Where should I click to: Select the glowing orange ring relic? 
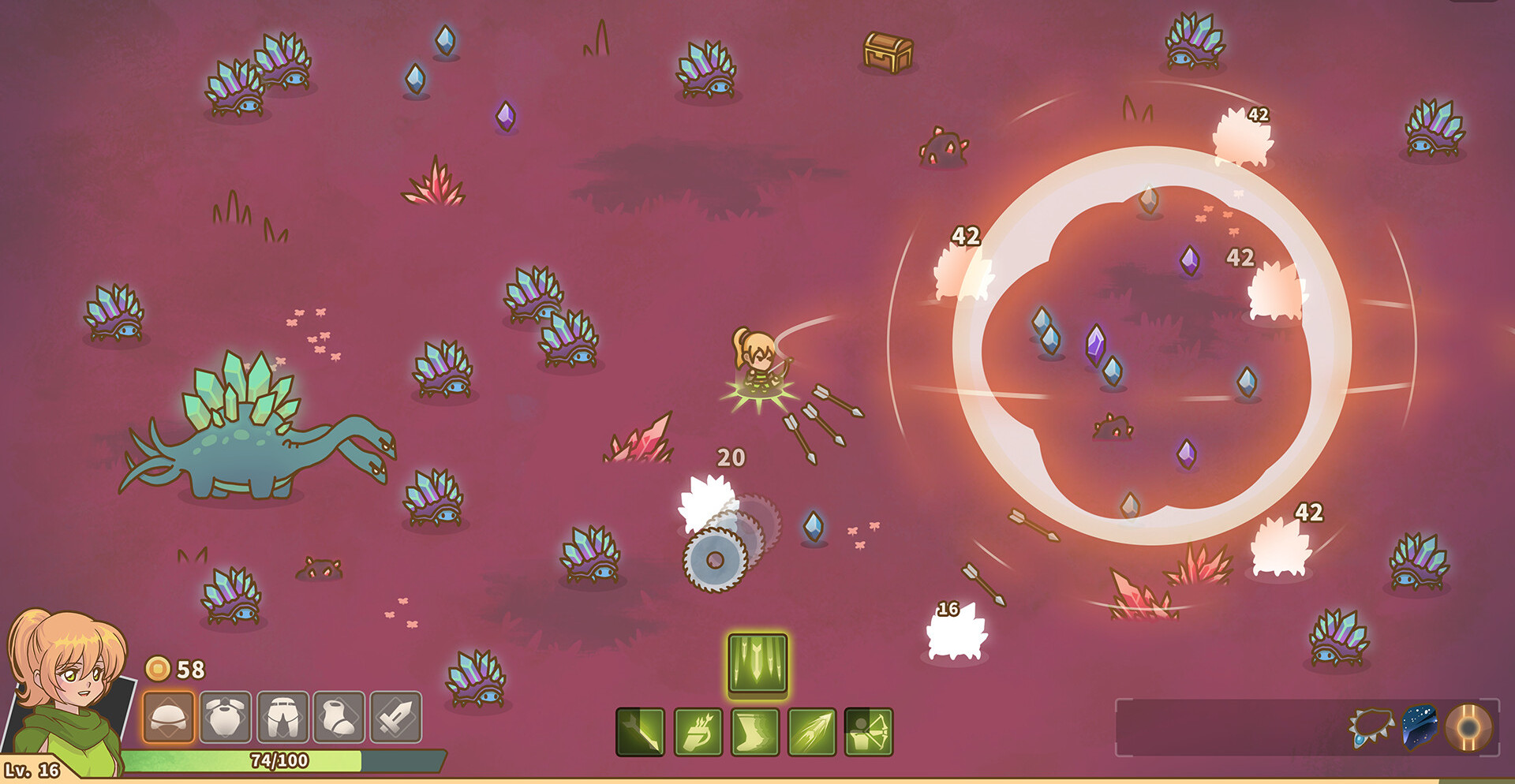(1469, 726)
